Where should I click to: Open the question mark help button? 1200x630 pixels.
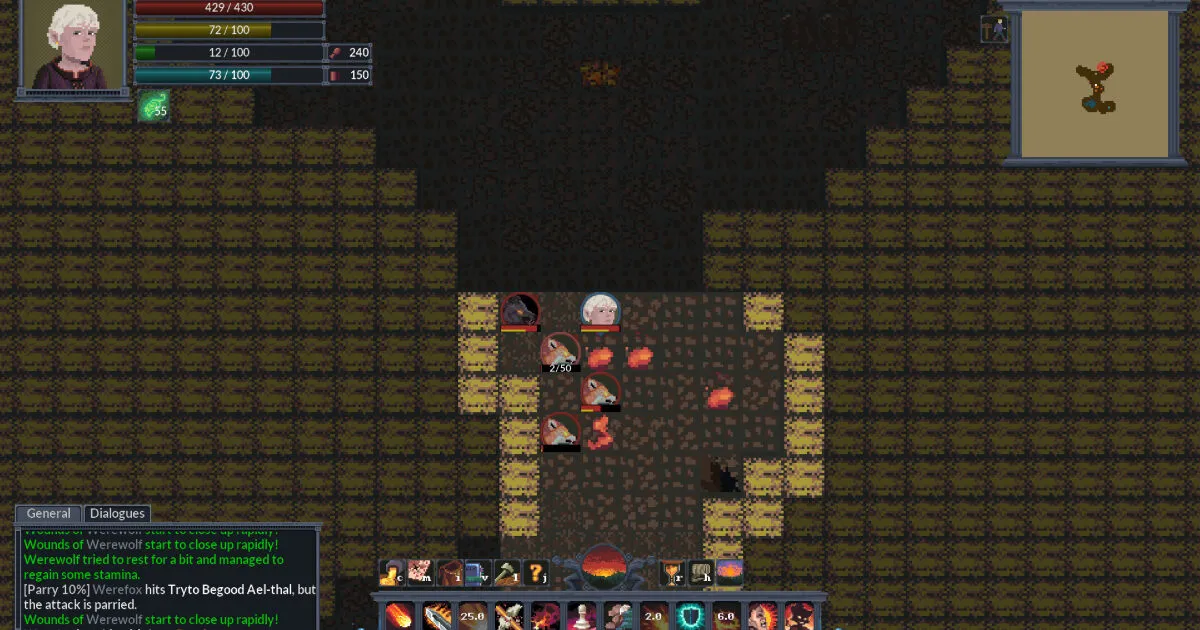[x=536, y=573]
